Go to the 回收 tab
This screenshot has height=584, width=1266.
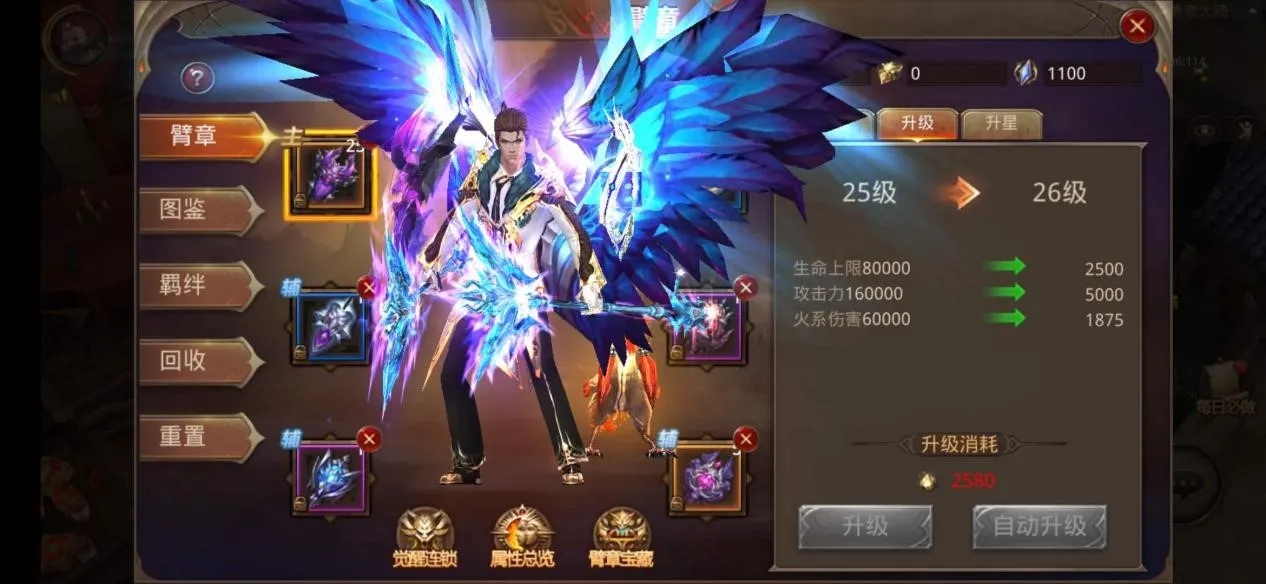(198, 361)
